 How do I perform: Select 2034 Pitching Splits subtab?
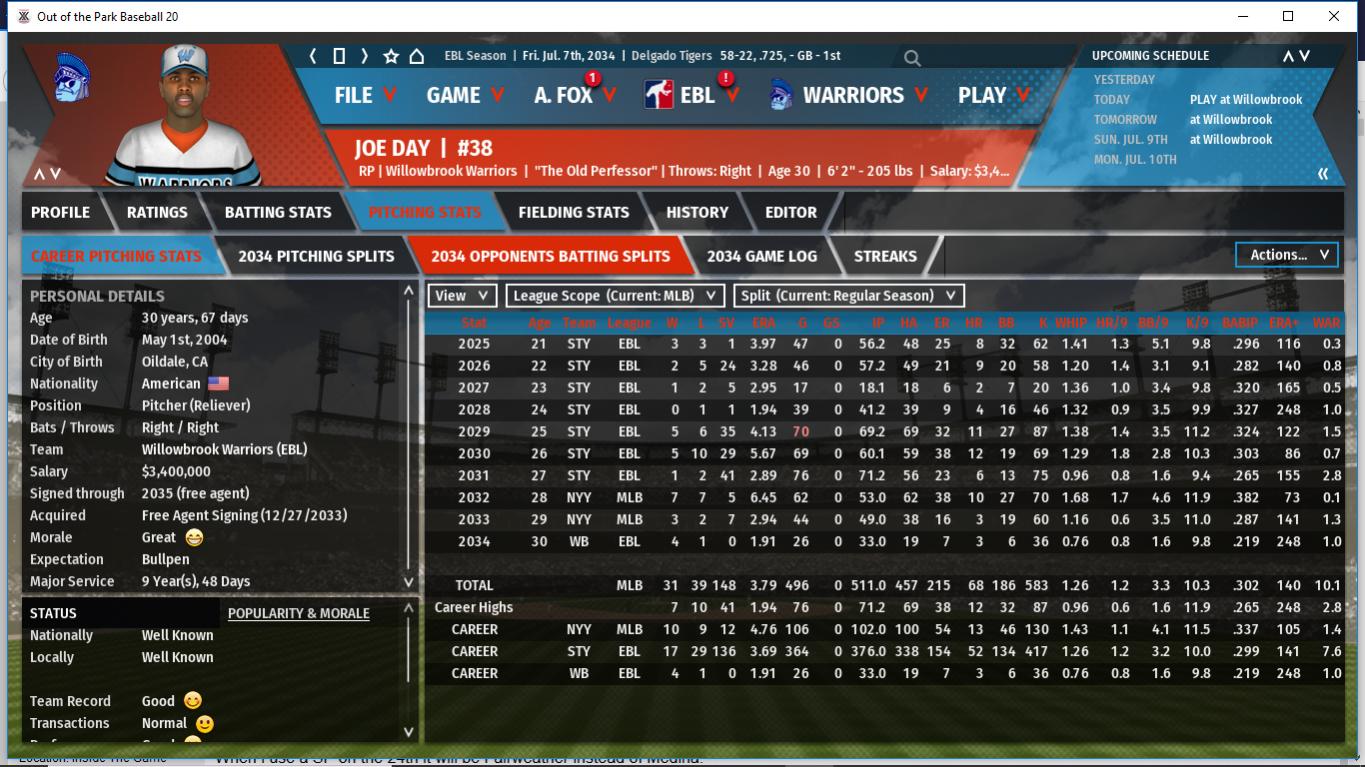pyautogui.click(x=316, y=256)
